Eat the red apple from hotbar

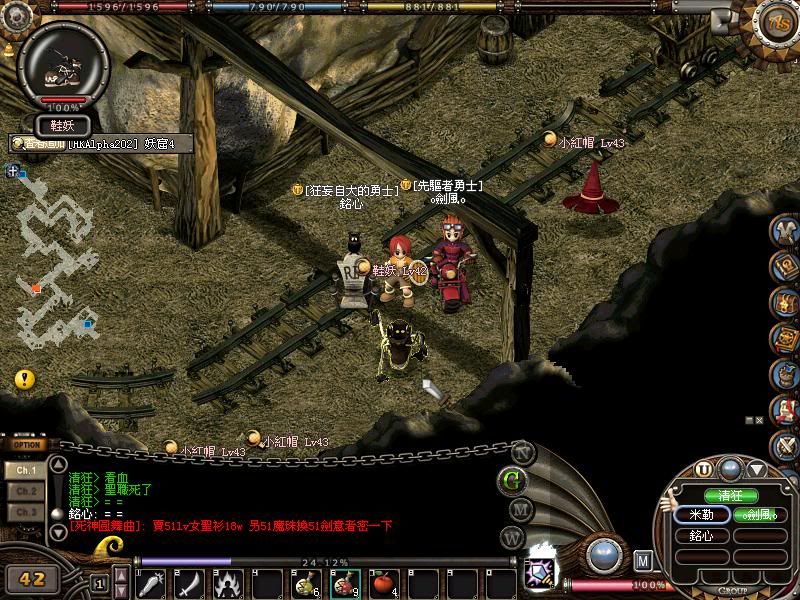pos(384,583)
